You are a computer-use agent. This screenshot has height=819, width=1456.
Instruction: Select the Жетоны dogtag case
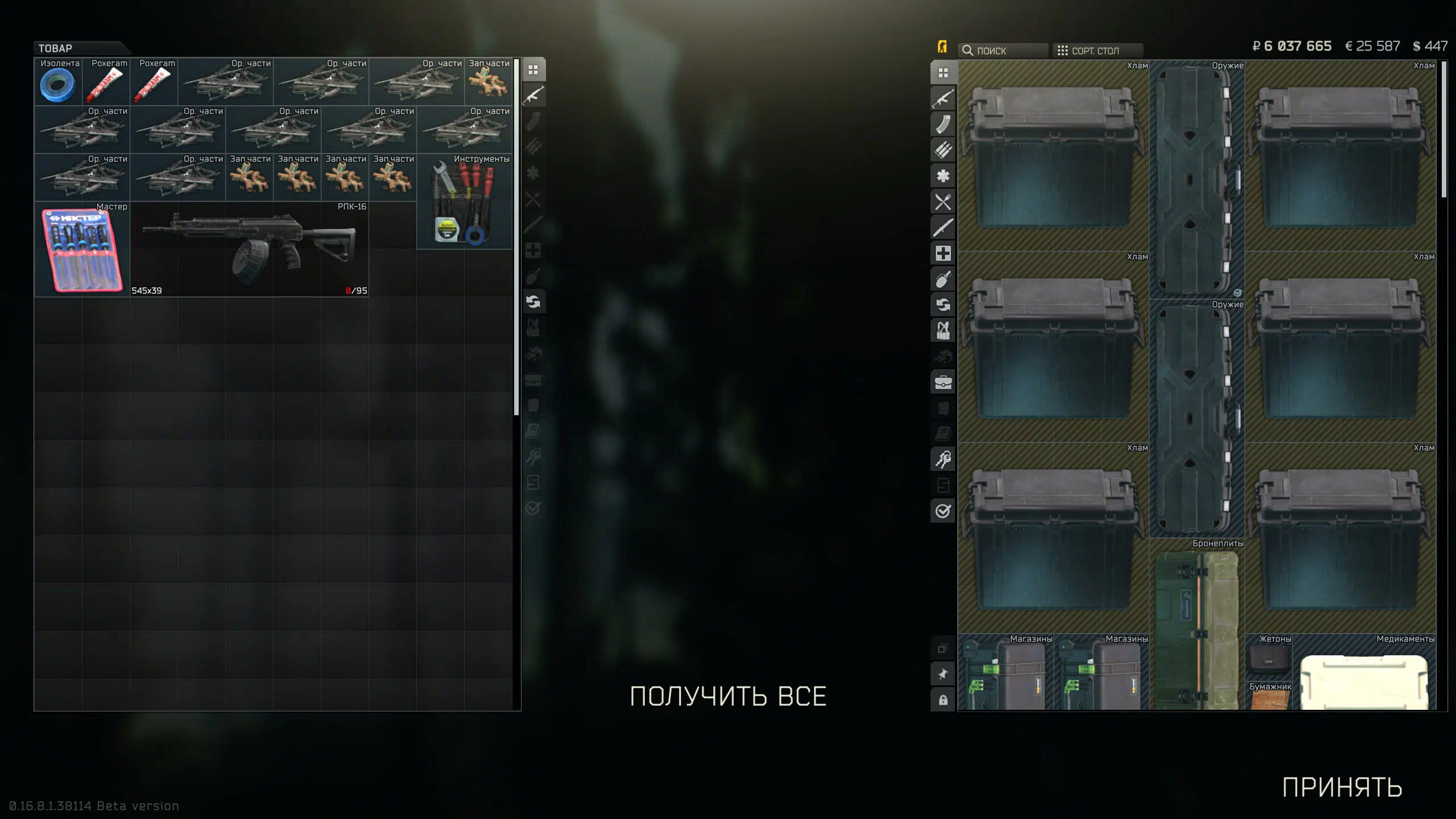pyautogui.click(x=1268, y=657)
